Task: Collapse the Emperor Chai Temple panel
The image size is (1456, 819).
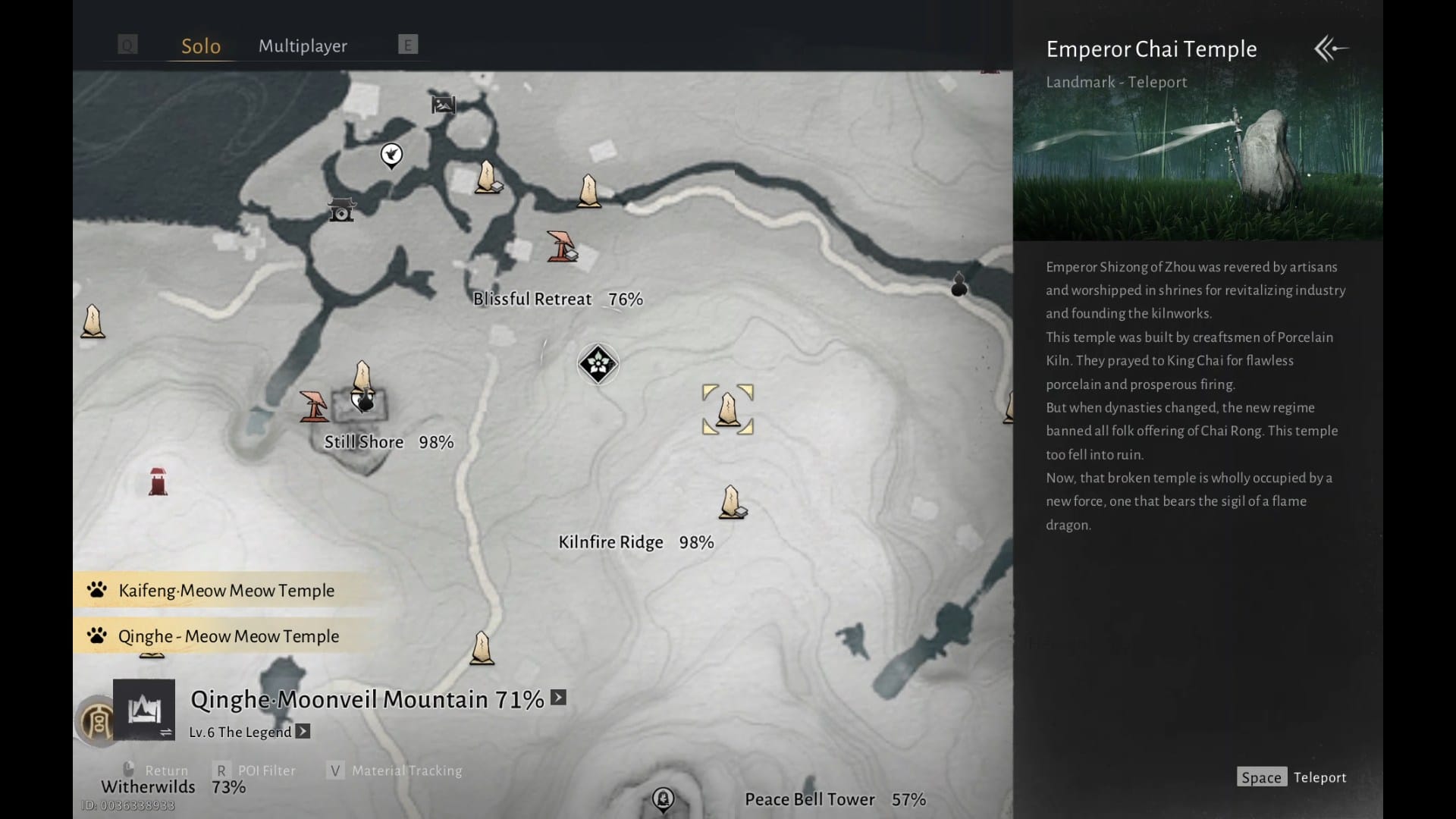Action: [x=1331, y=49]
